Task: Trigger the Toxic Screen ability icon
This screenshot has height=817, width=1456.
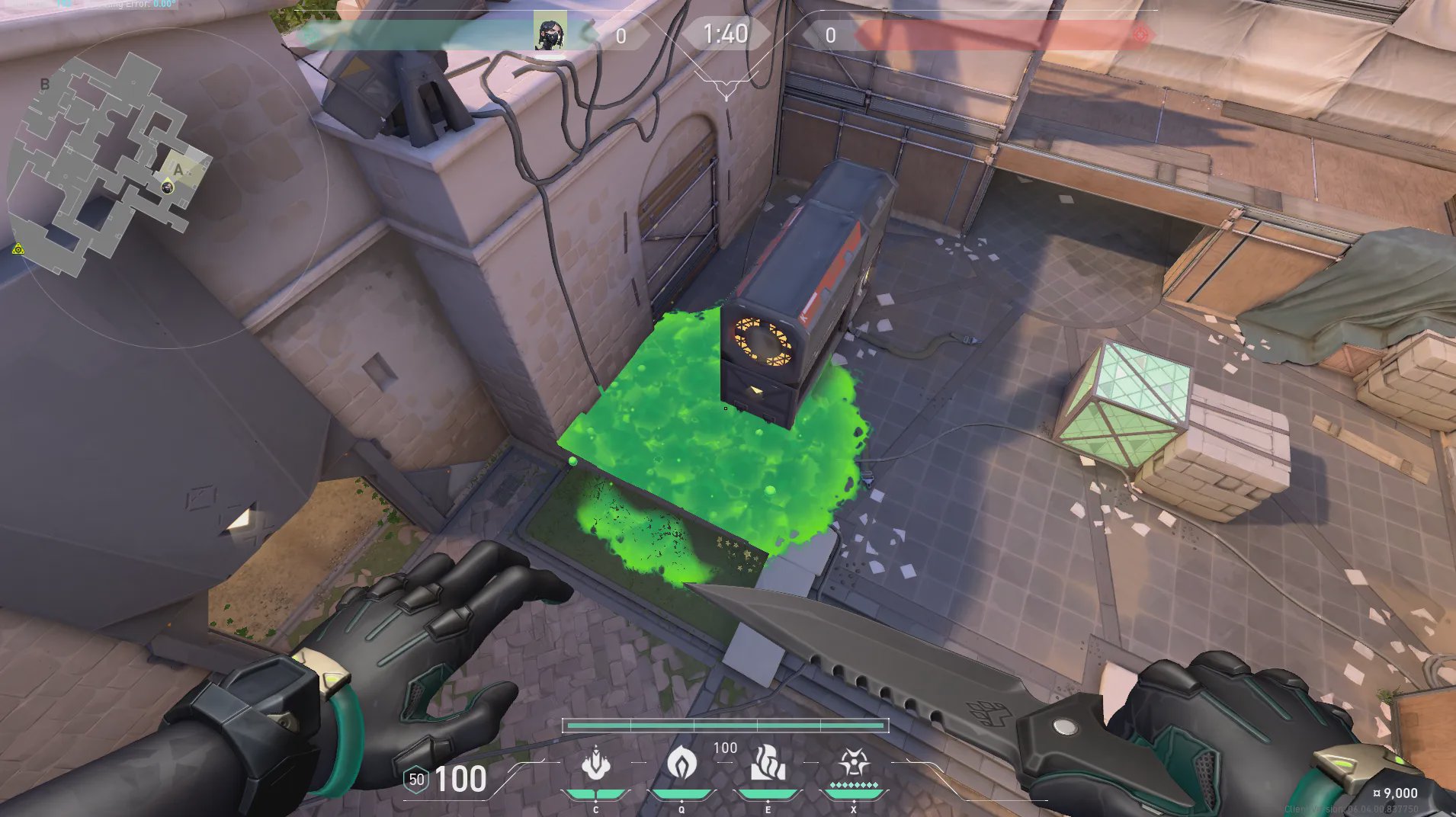Action: pos(768,764)
